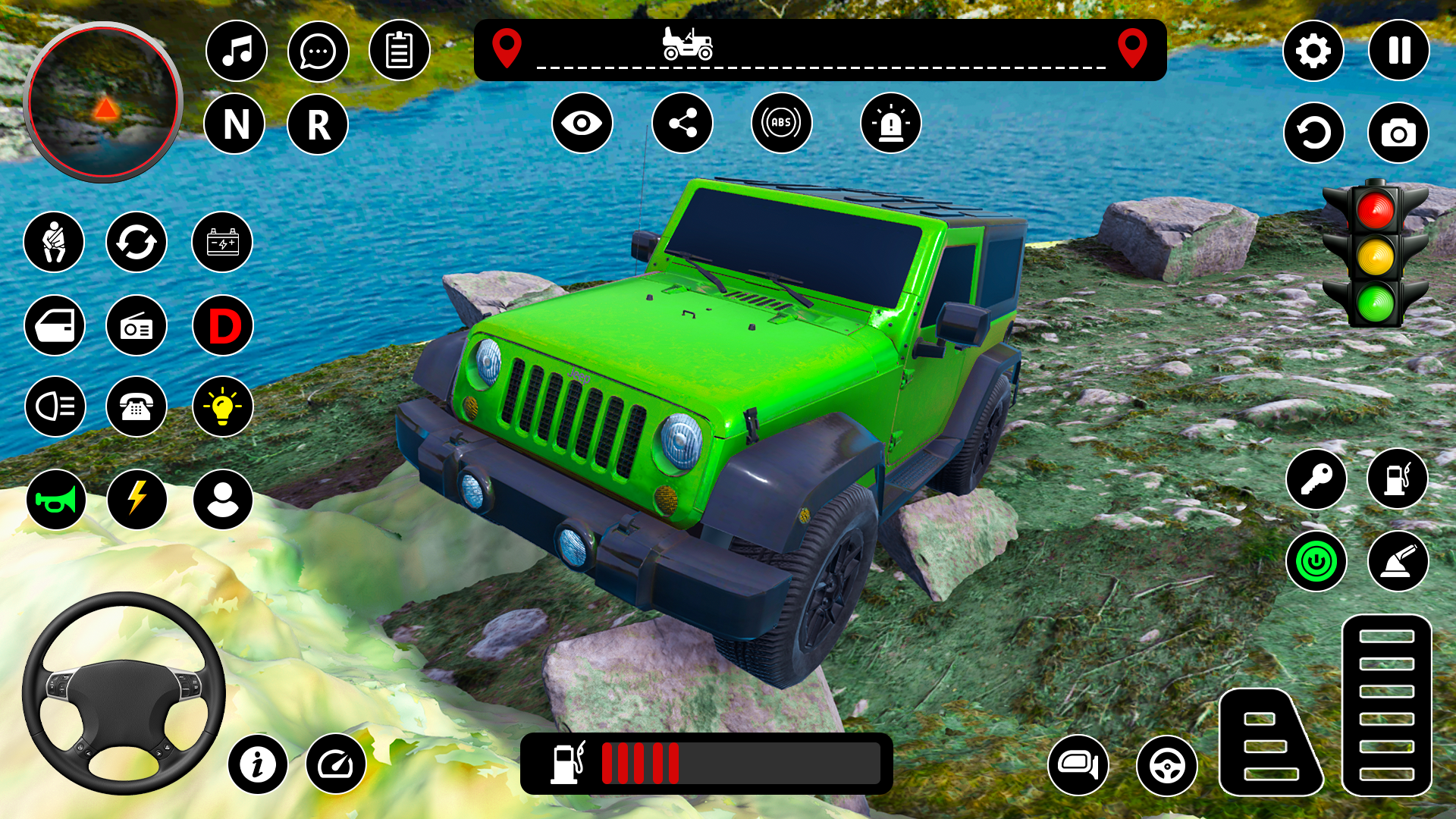Click the circular minimap

(103, 102)
